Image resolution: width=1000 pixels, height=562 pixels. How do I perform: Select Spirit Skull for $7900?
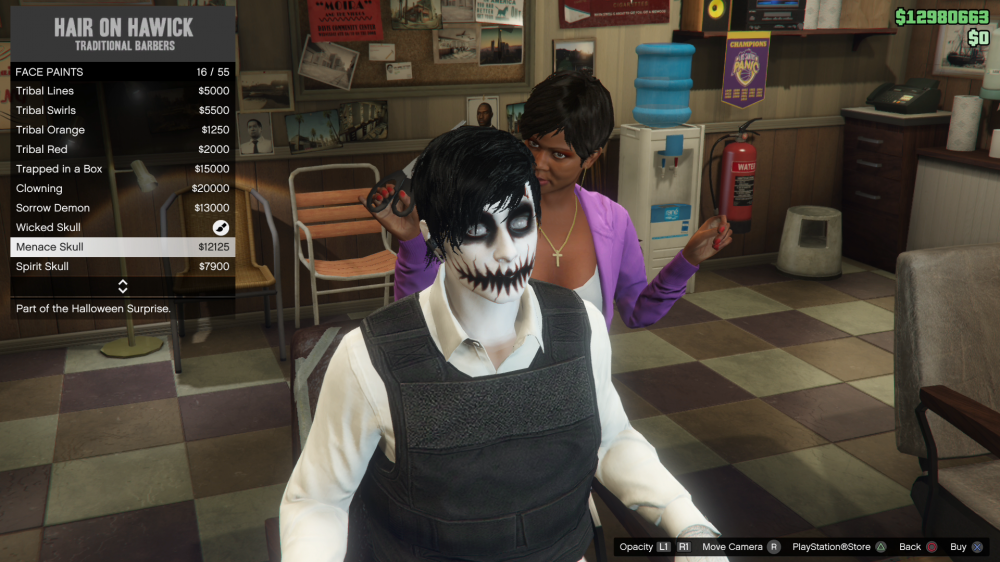pyautogui.click(x=122, y=267)
